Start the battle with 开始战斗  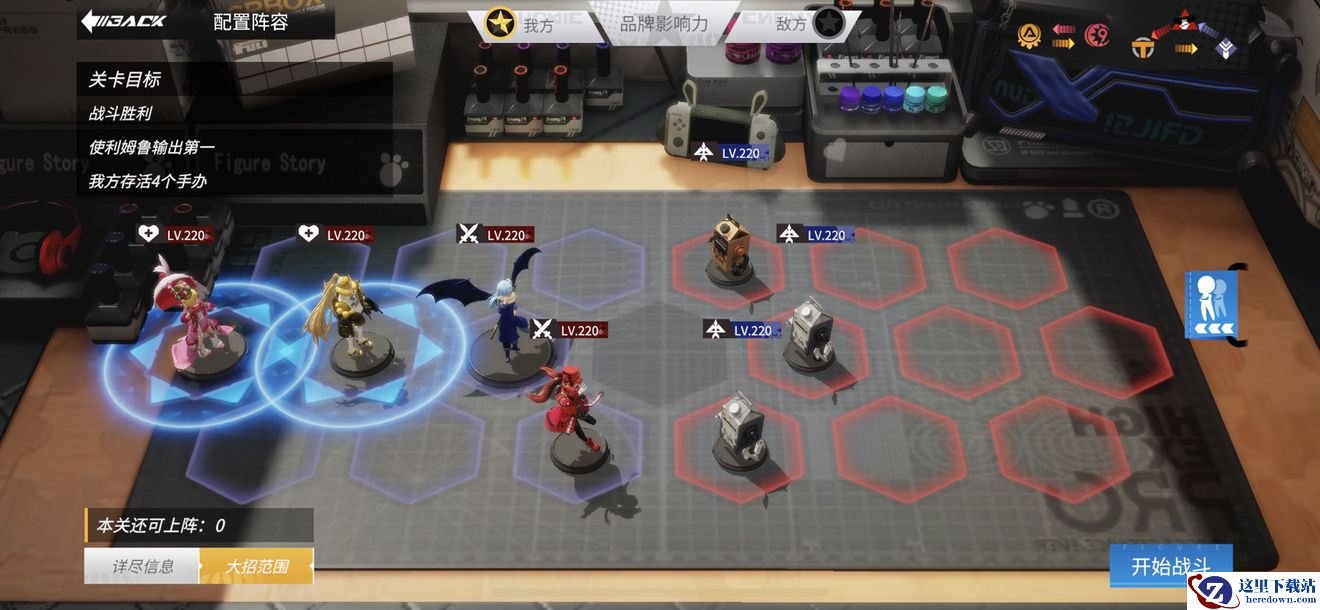tap(1170, 566)
